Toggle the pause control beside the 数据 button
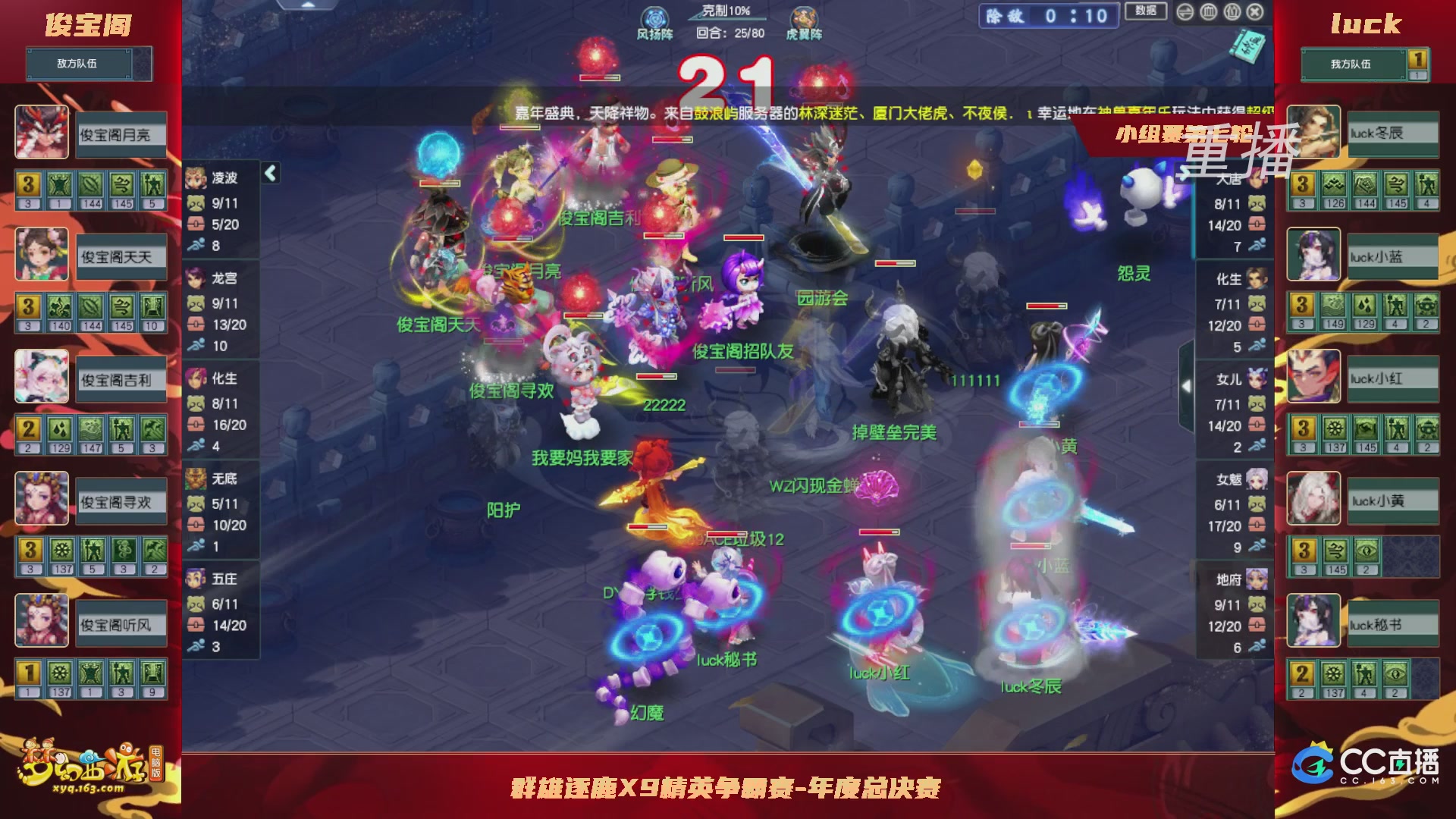 (1185, 12)
